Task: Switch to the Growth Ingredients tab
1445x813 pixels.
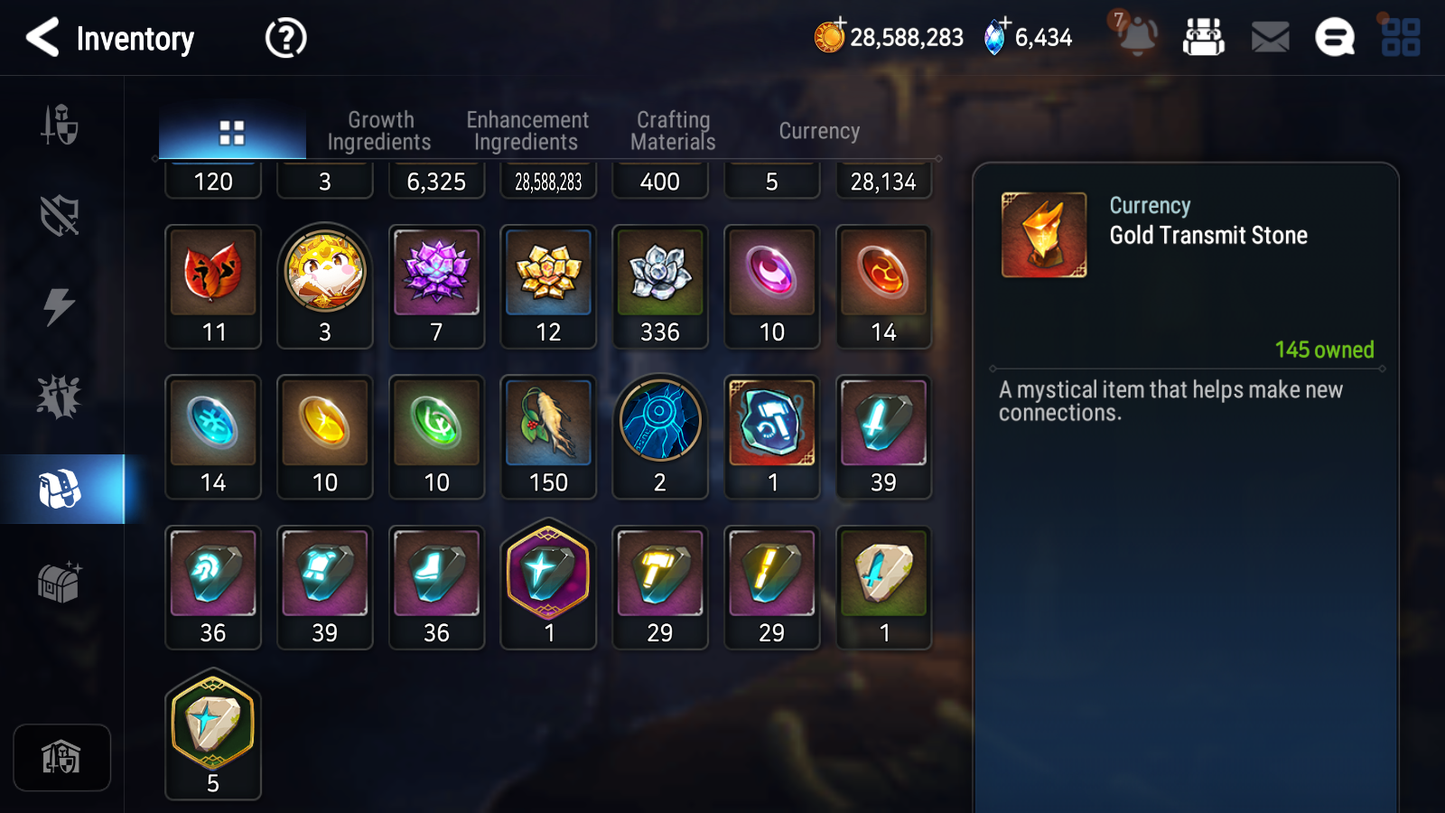Action: coord(380,130)
